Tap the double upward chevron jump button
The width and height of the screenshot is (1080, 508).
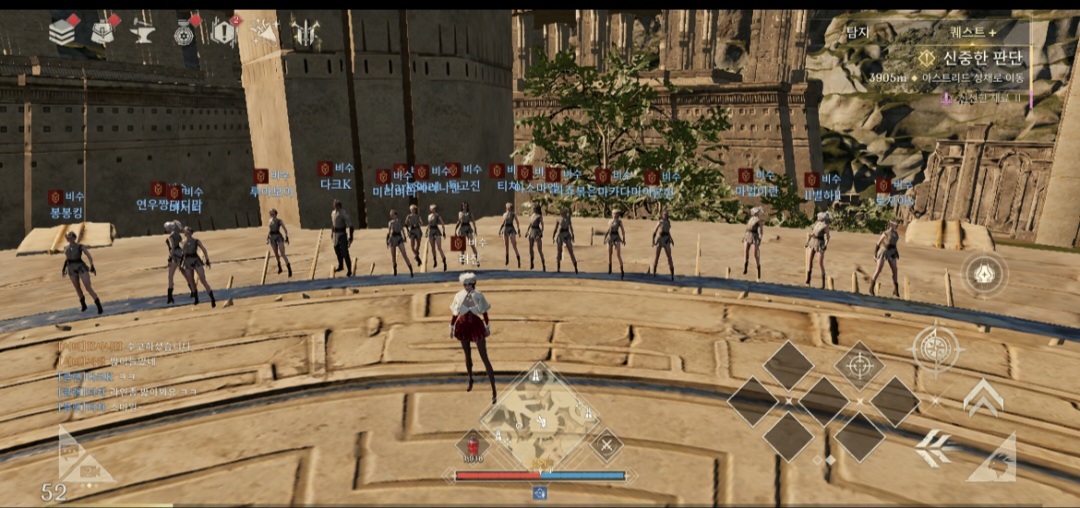(x=983, y=398)
